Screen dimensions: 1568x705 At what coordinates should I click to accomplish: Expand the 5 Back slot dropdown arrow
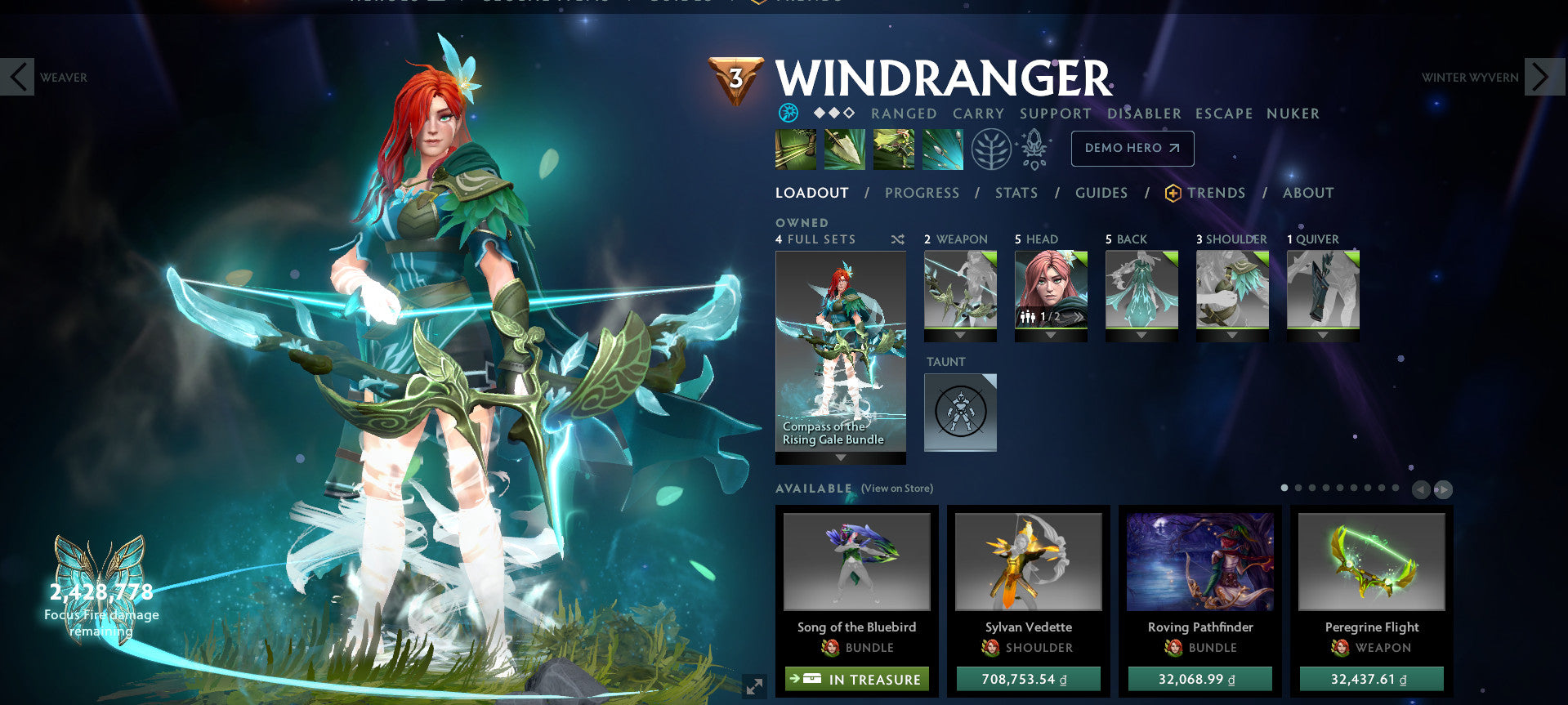1141,333
